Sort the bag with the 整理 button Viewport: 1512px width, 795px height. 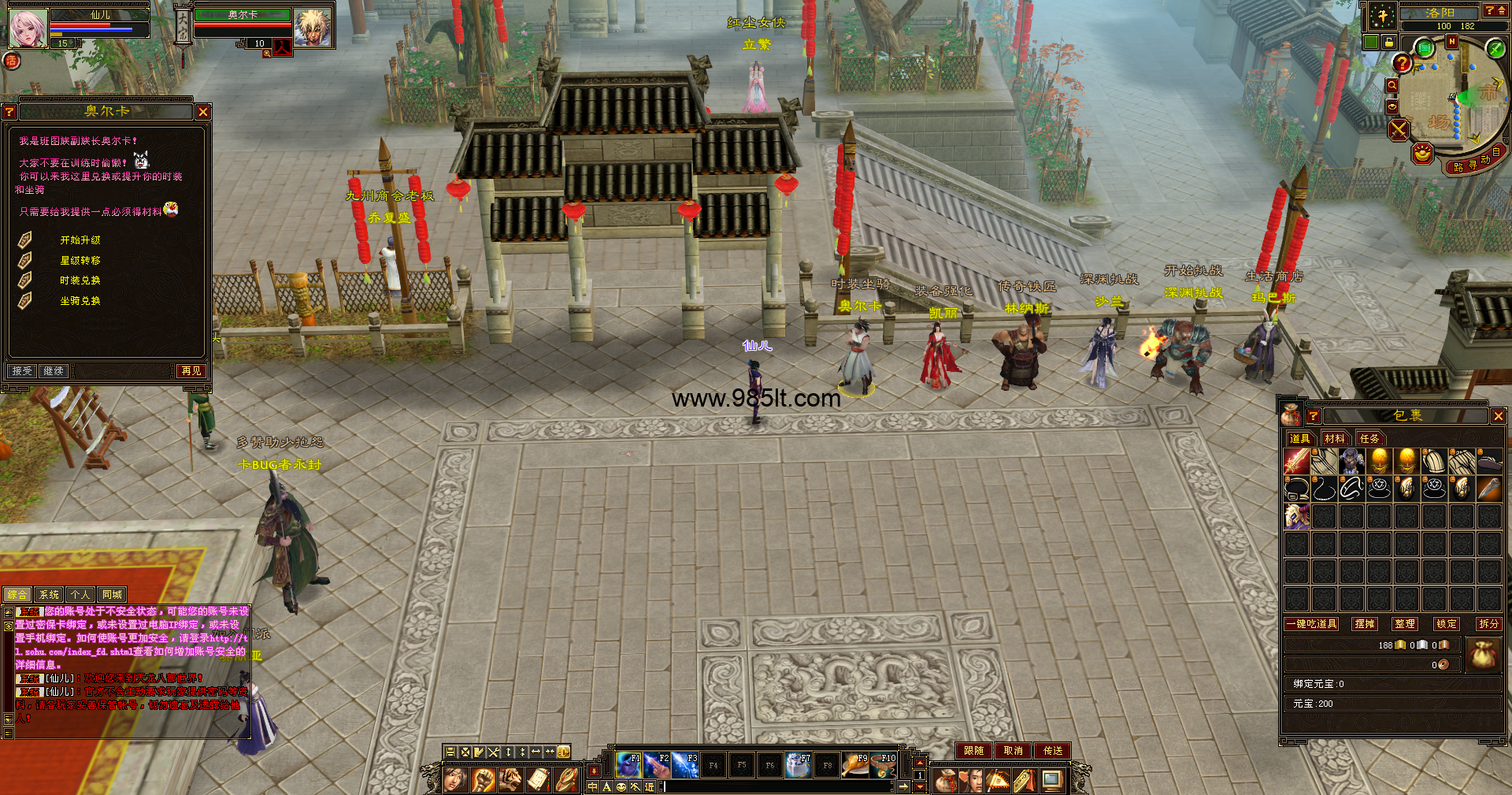tap(1405, 624)
